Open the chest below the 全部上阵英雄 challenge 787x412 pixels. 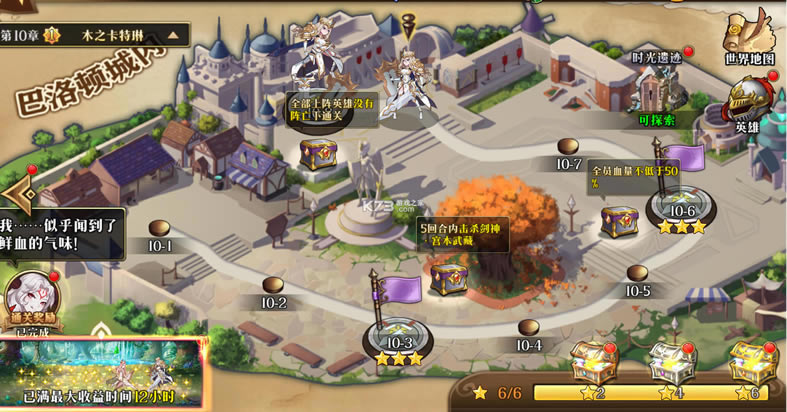tap(319, 154)
